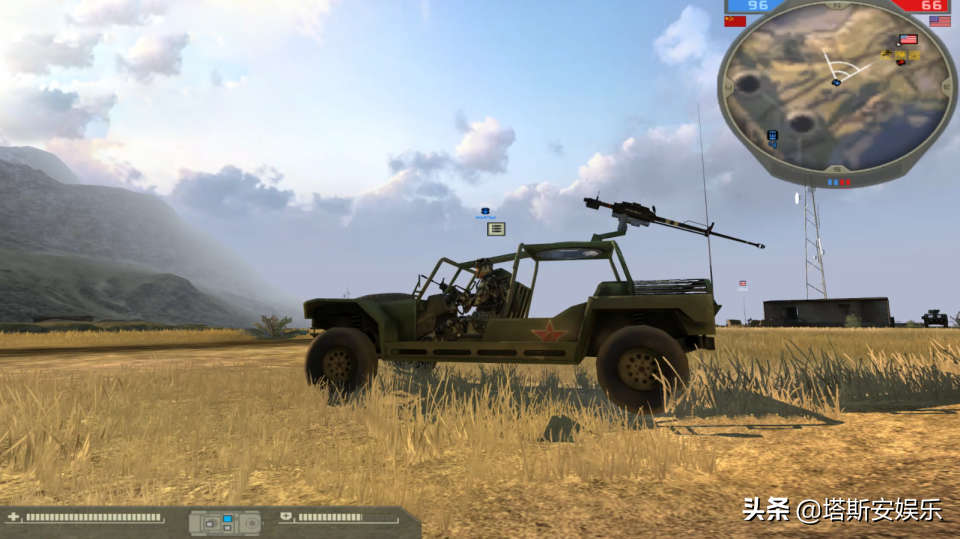Screen dimensions: 960x539
Task: Select the US flag control point on minimap
Action: 908,40
